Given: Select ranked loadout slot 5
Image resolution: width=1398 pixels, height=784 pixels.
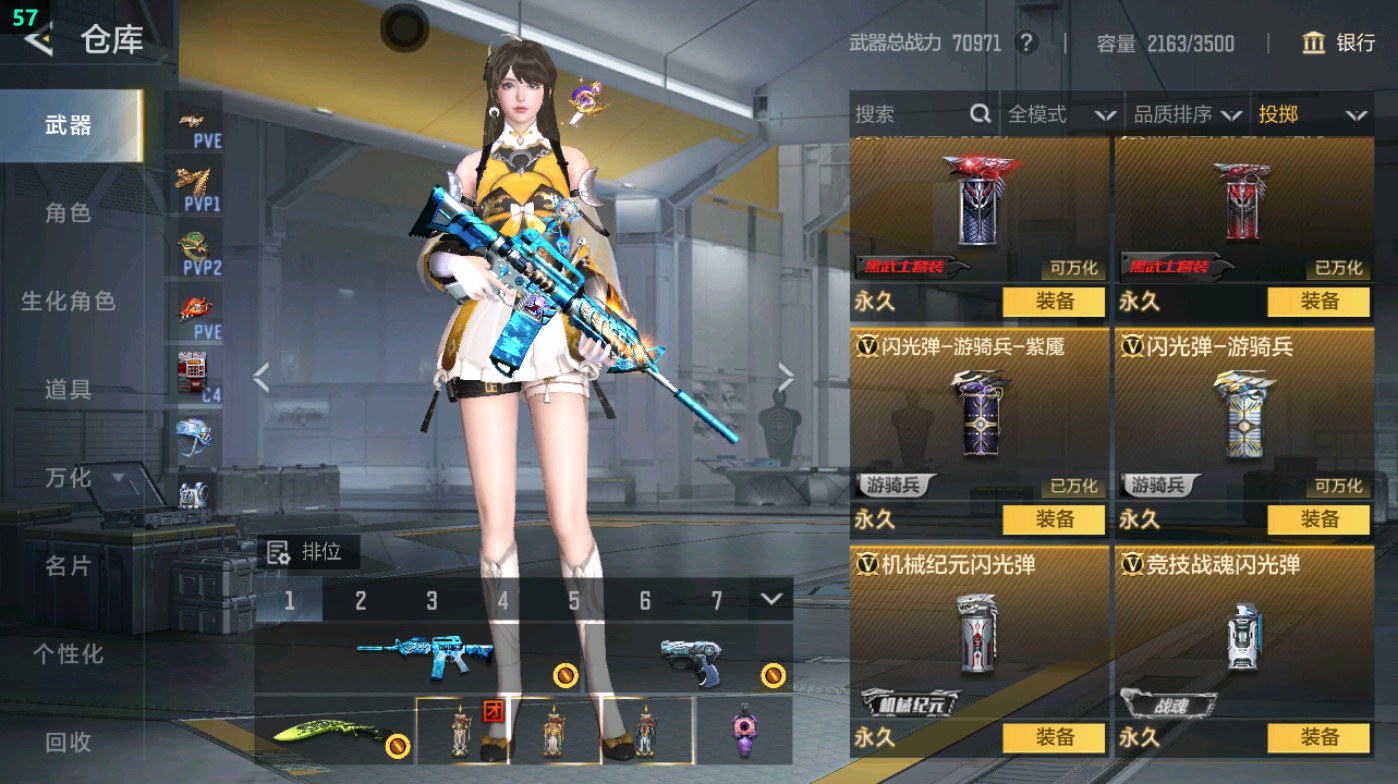Looking at the screenshot, I should (574, 601).
